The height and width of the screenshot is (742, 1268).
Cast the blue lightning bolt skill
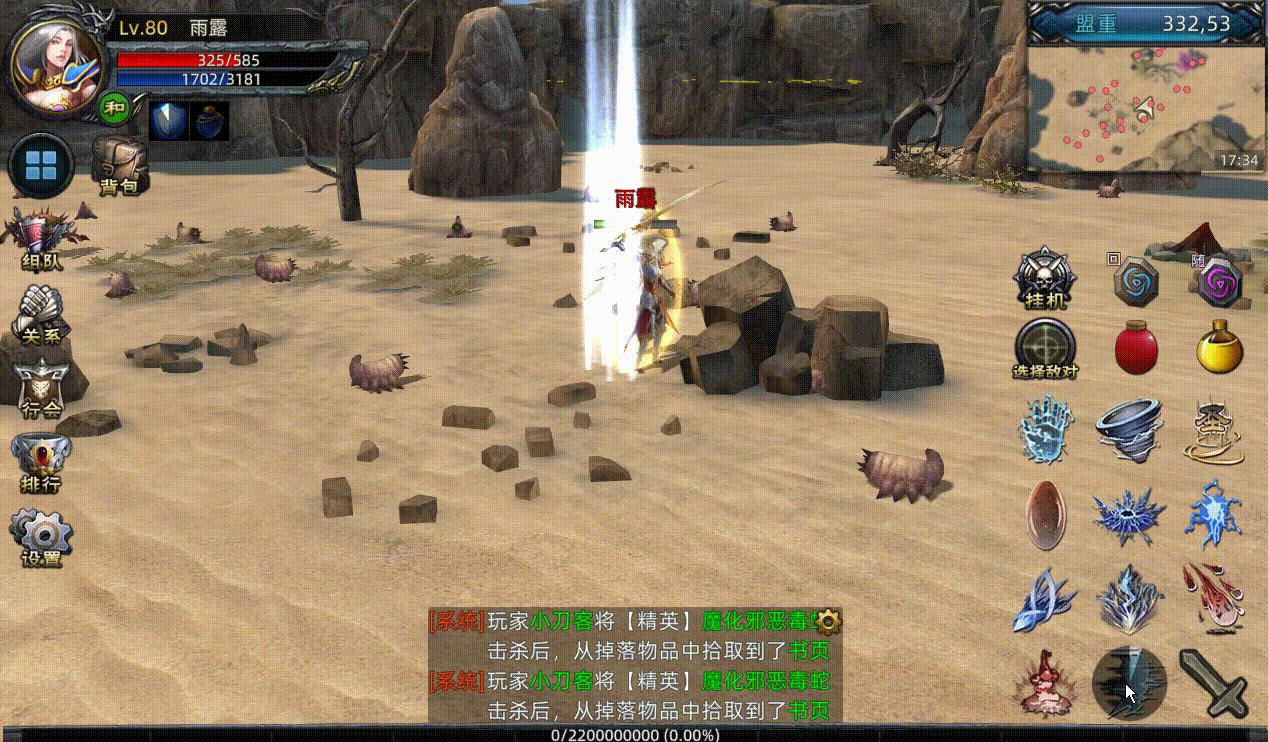1213,513
